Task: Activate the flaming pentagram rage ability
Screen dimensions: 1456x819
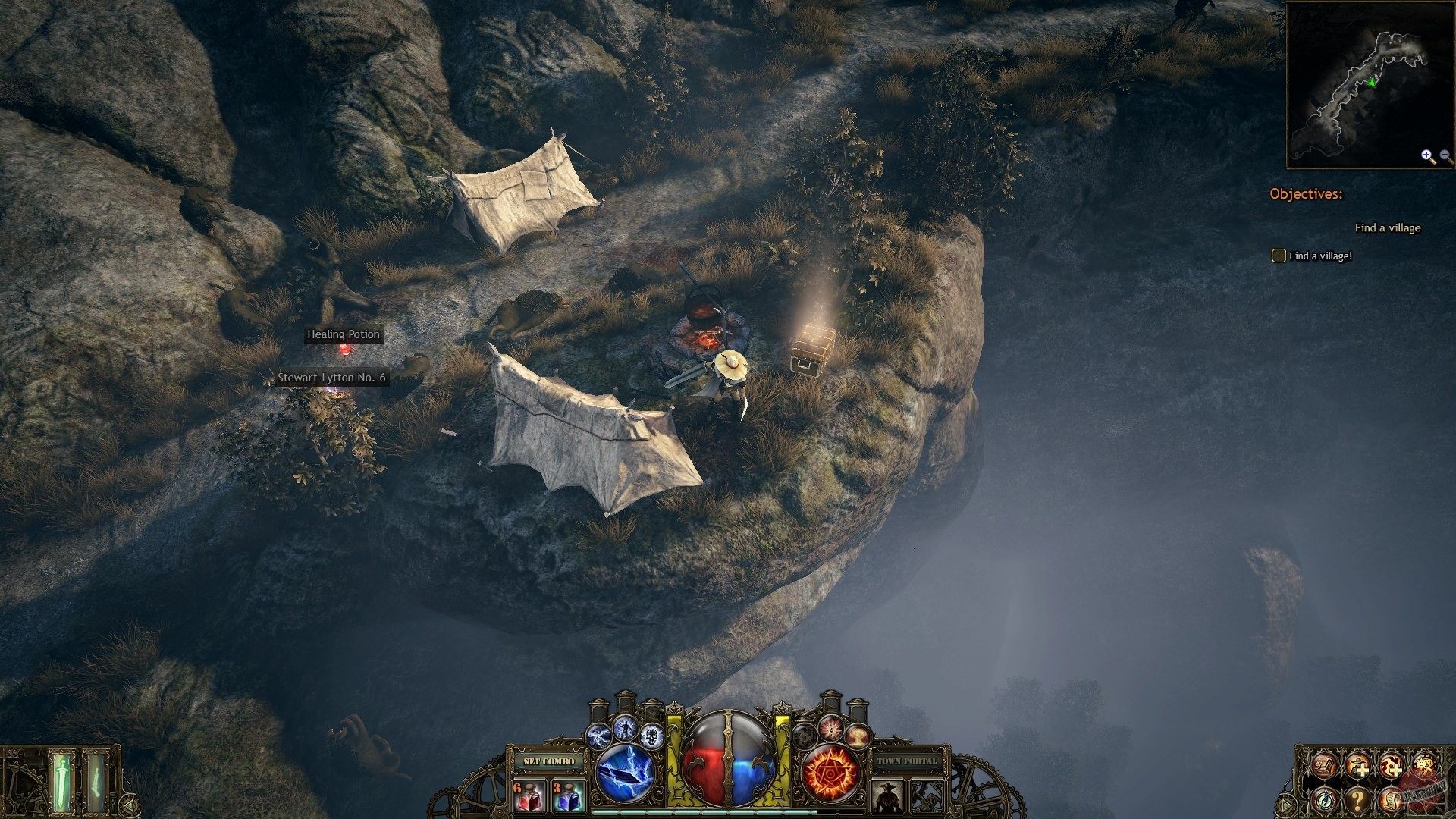Action: (x=830, y=772)
